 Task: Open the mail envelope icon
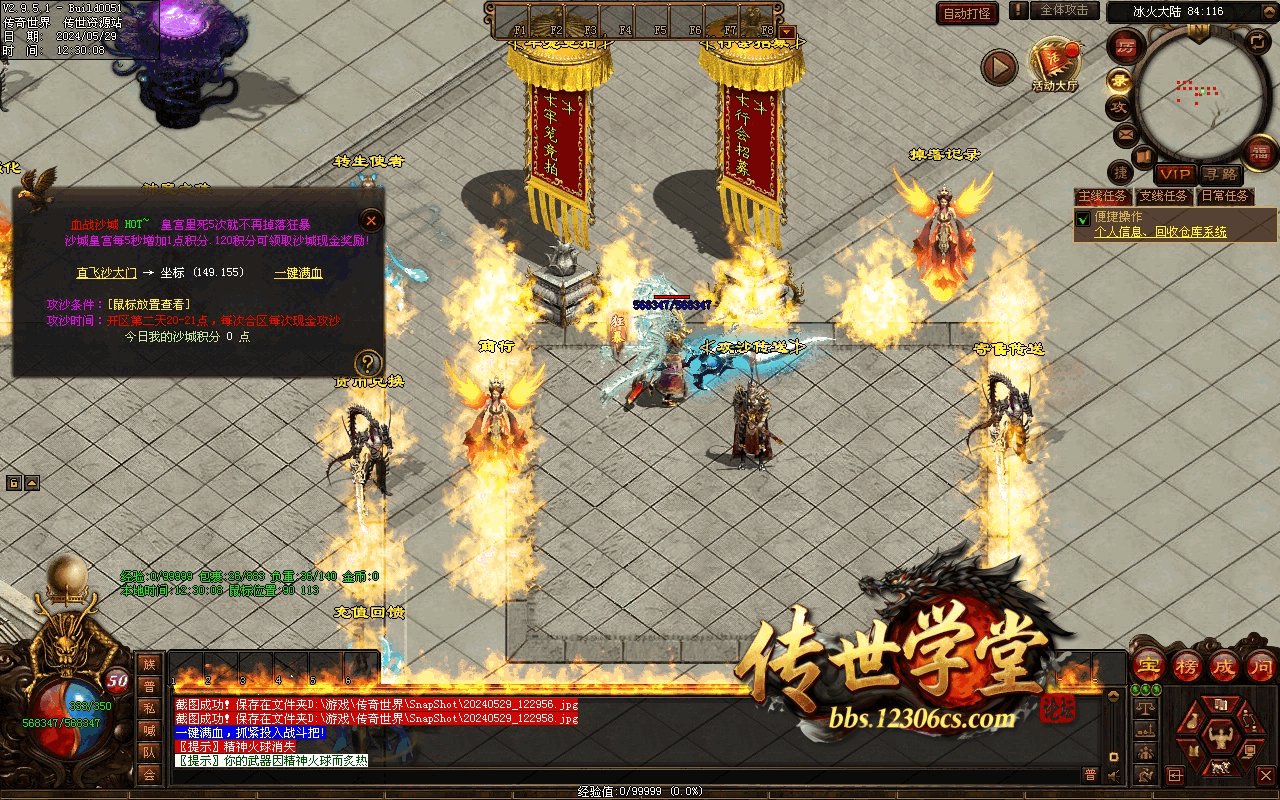(1124, 134)
